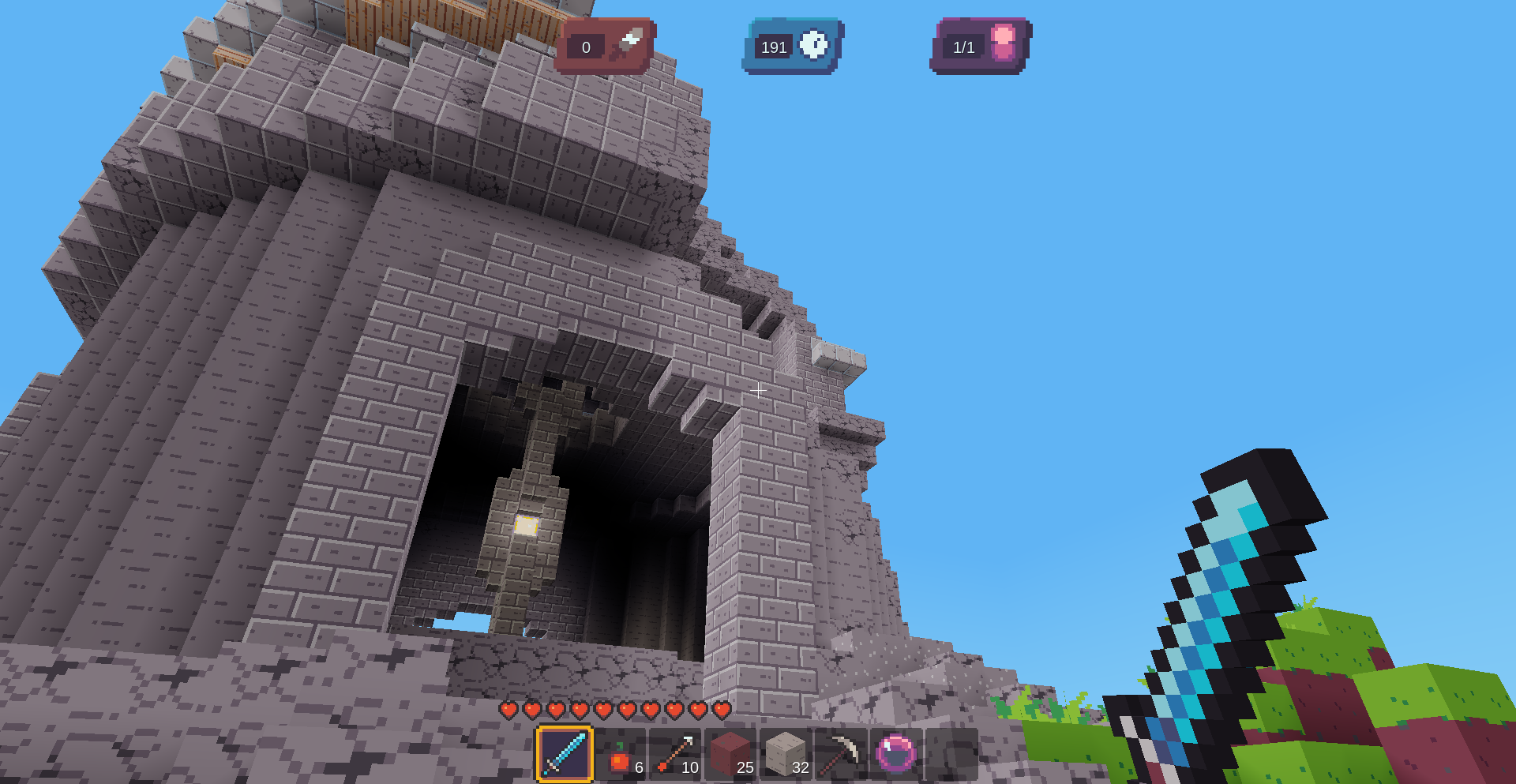The width and height of the screenshot is (1516, 784).
Task: Select the diamond sword hotbar slot
Action: 565,754
